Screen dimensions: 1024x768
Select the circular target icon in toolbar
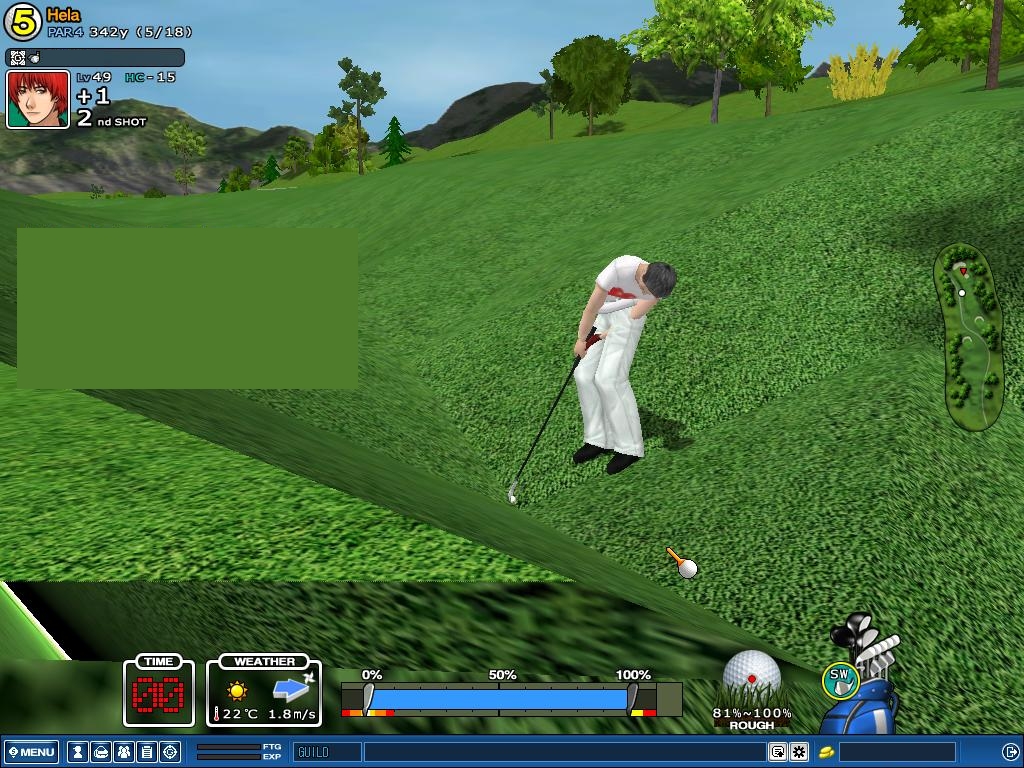[x=170, y=752]
